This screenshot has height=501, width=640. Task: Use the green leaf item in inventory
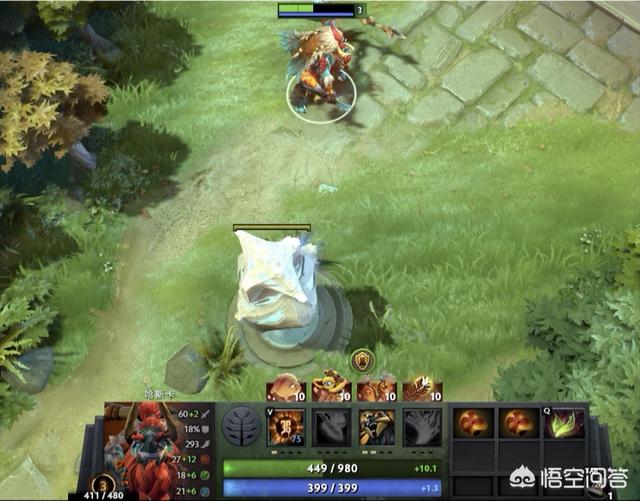(x=563, y=424)
